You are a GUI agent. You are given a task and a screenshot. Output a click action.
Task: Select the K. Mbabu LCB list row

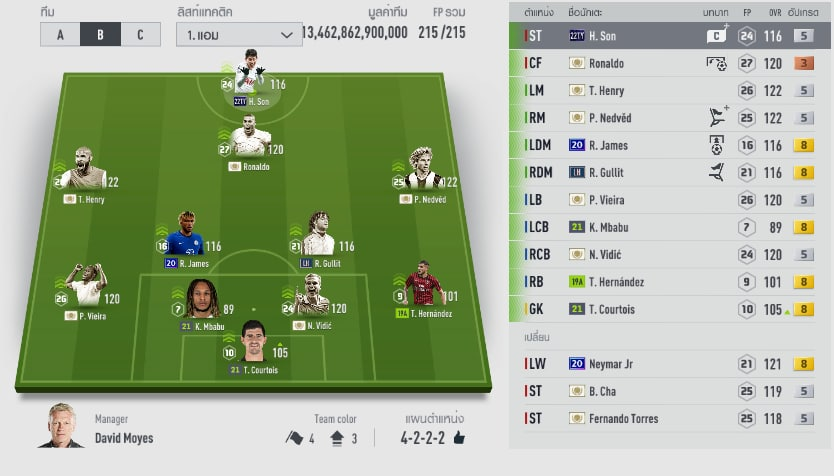click(x=671, y=227)
